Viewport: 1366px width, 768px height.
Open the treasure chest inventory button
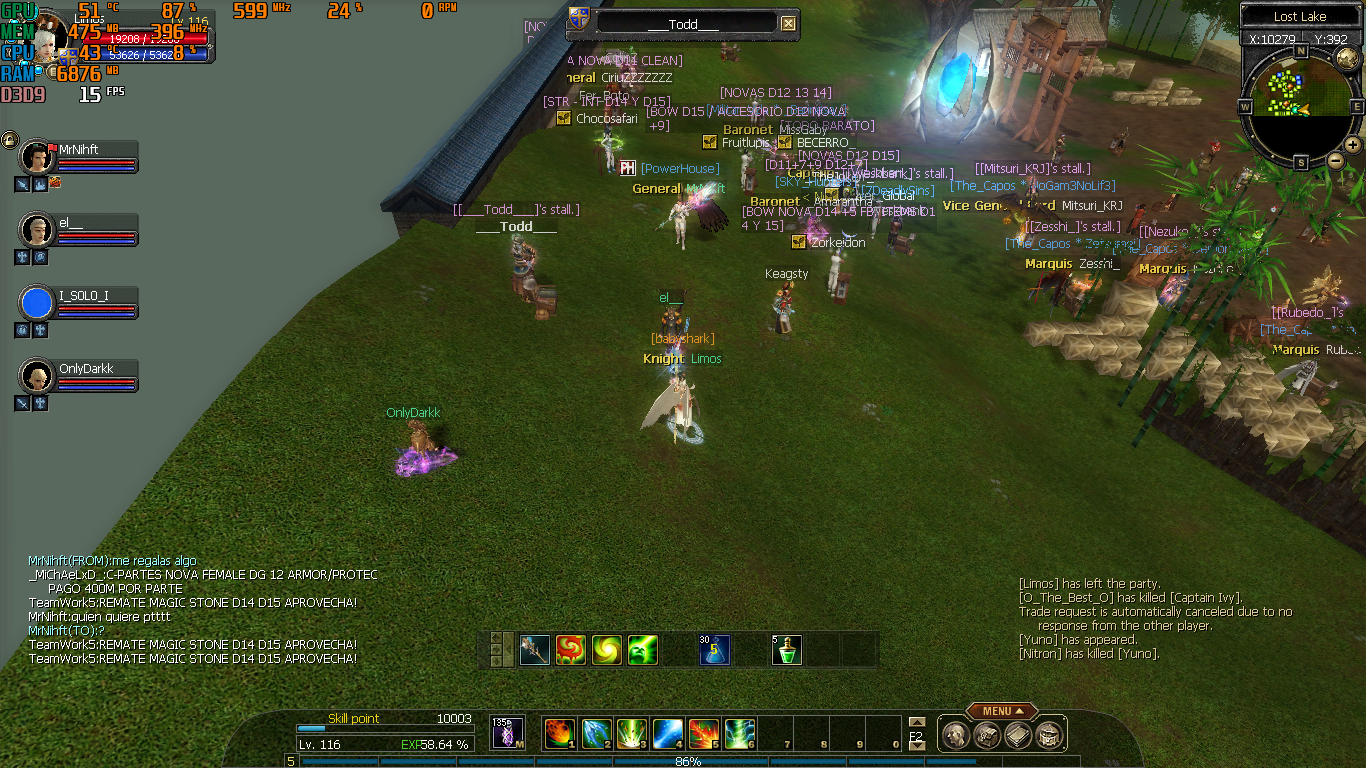tap(1049, 736)
